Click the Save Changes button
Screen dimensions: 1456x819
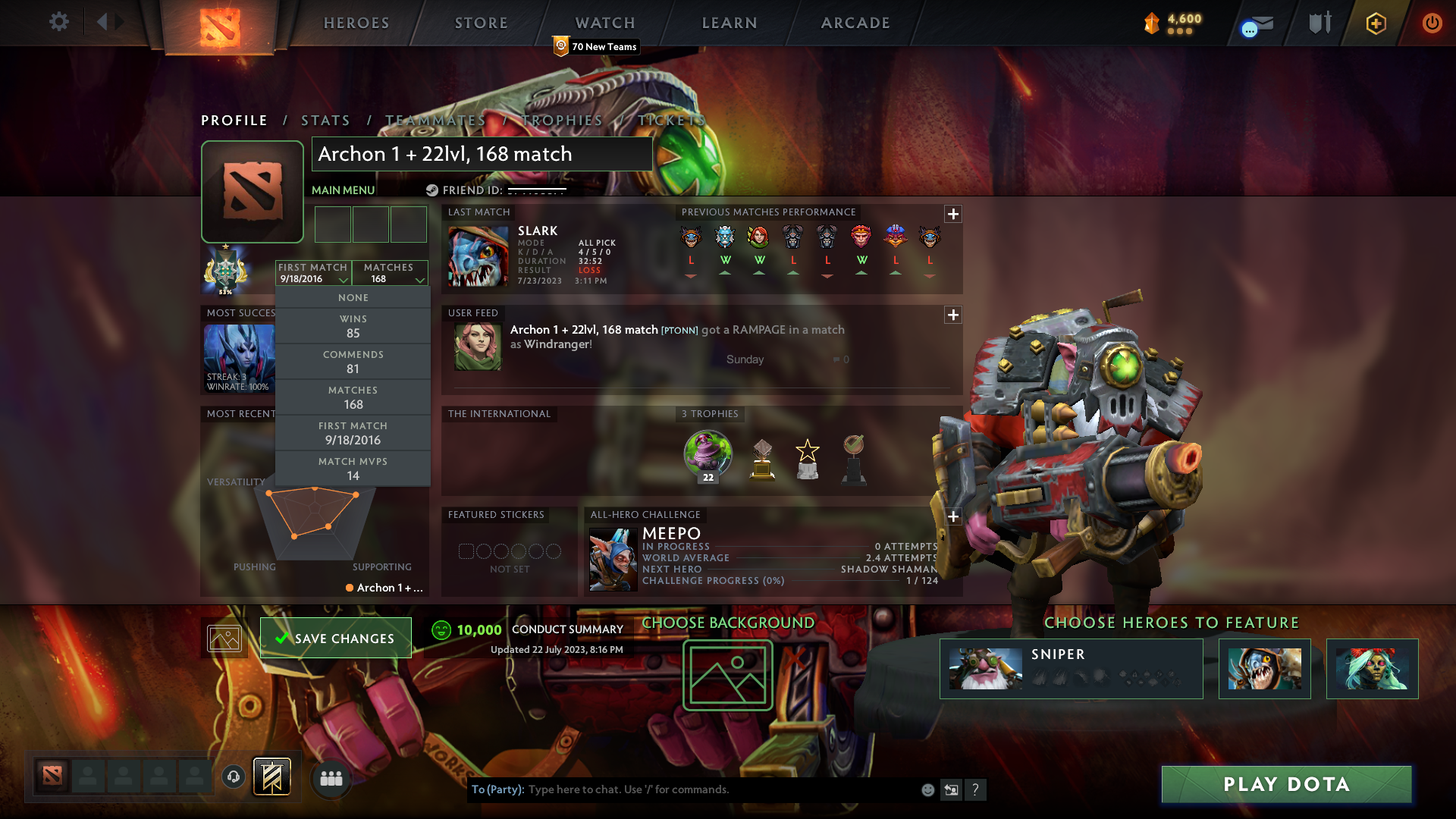(x=335, y=638)
